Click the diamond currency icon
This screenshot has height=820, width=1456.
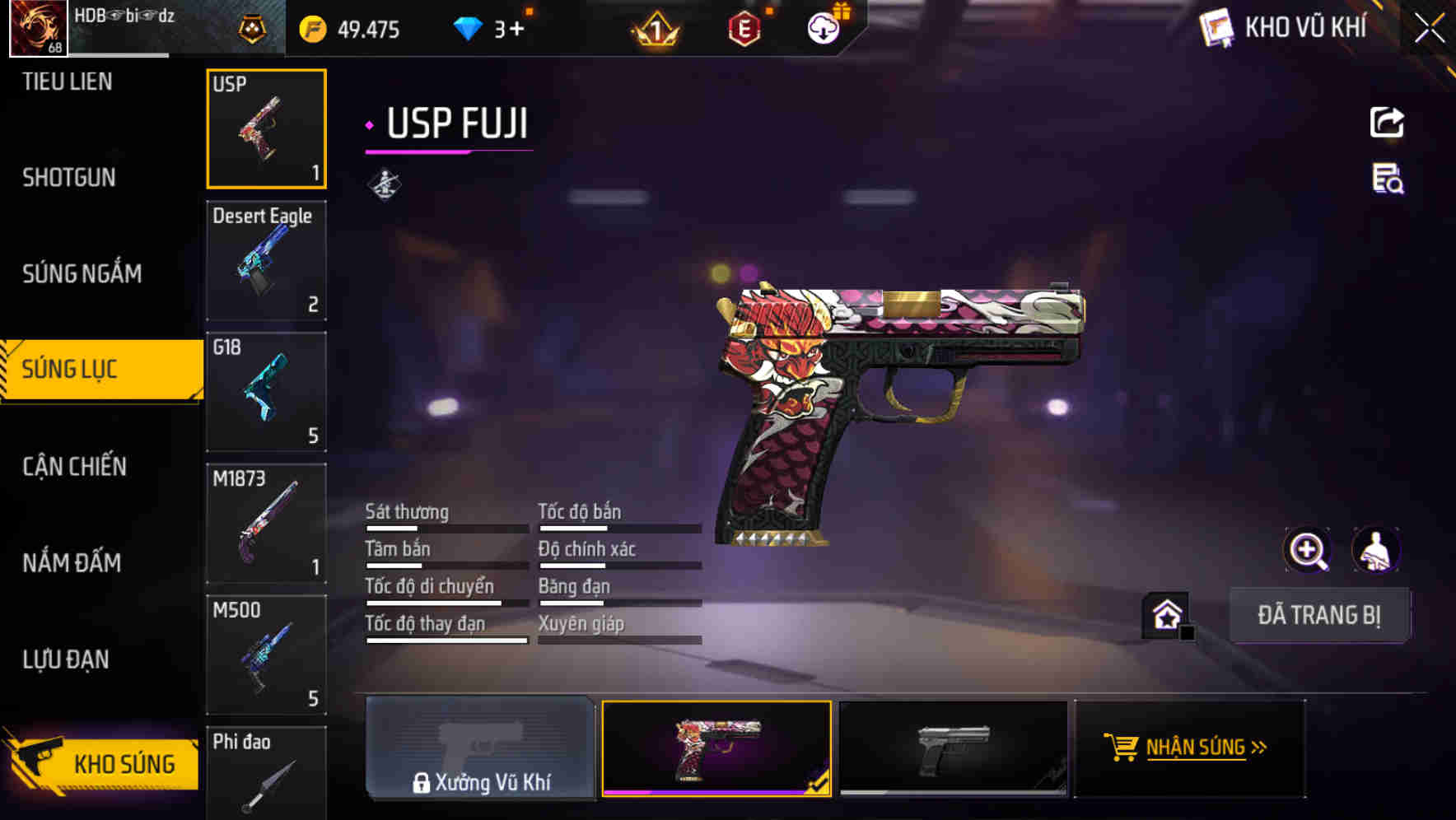point(469,27)
